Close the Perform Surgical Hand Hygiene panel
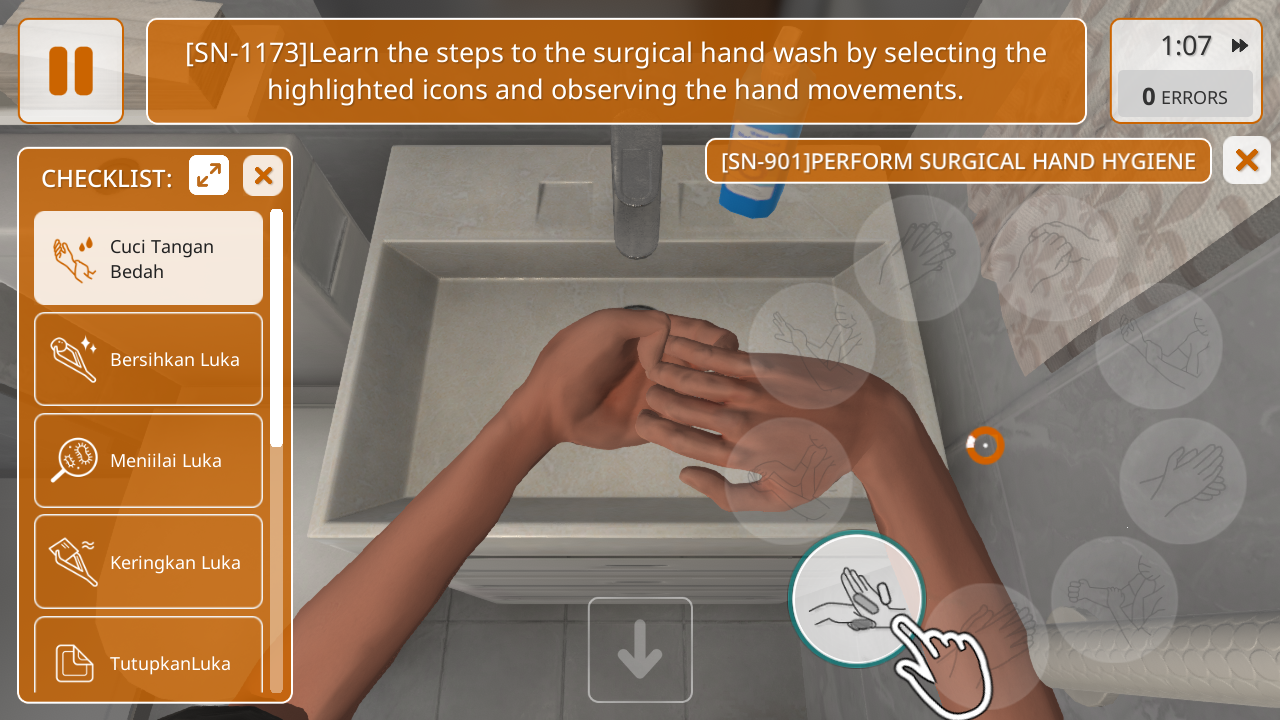 pos(1246,160)
